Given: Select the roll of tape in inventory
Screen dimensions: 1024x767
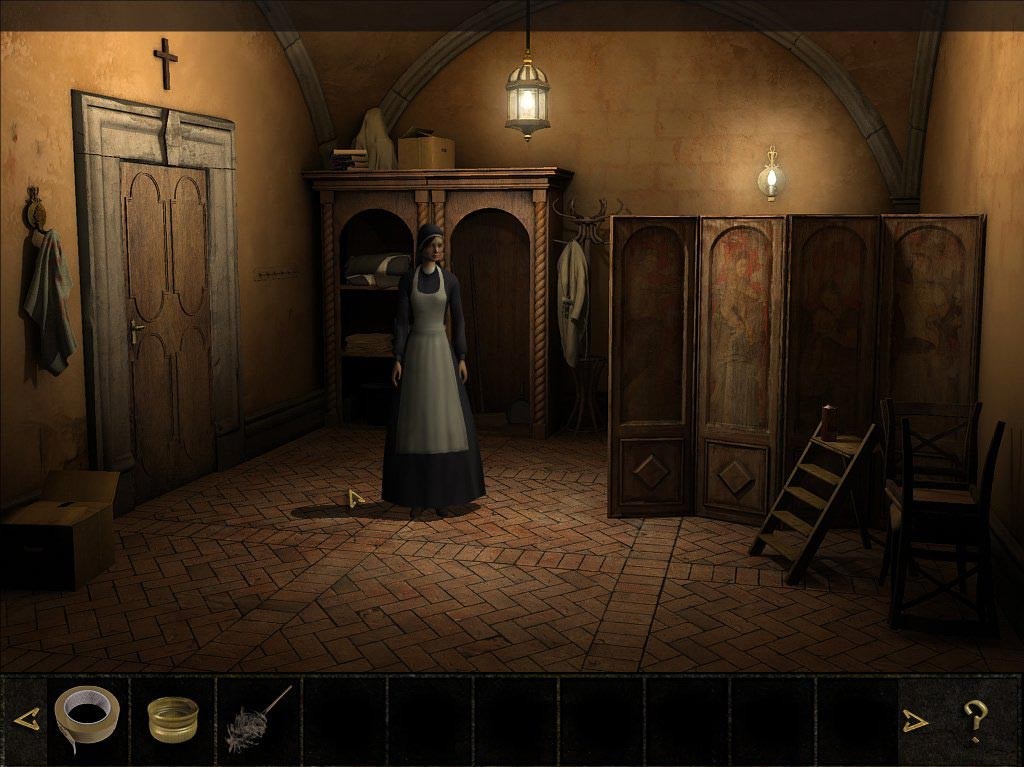Looking at the screenshot, I should [x=86, y=716].
